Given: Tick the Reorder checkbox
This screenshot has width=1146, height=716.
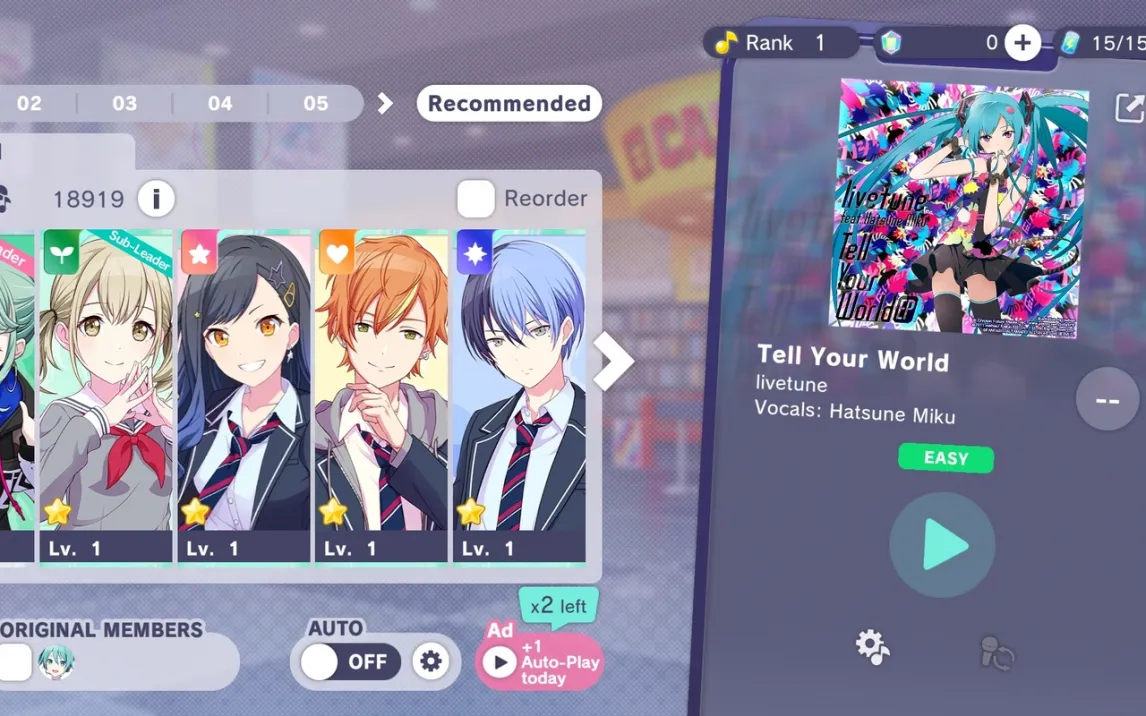Looking at the screenshot, I should 476,199.
